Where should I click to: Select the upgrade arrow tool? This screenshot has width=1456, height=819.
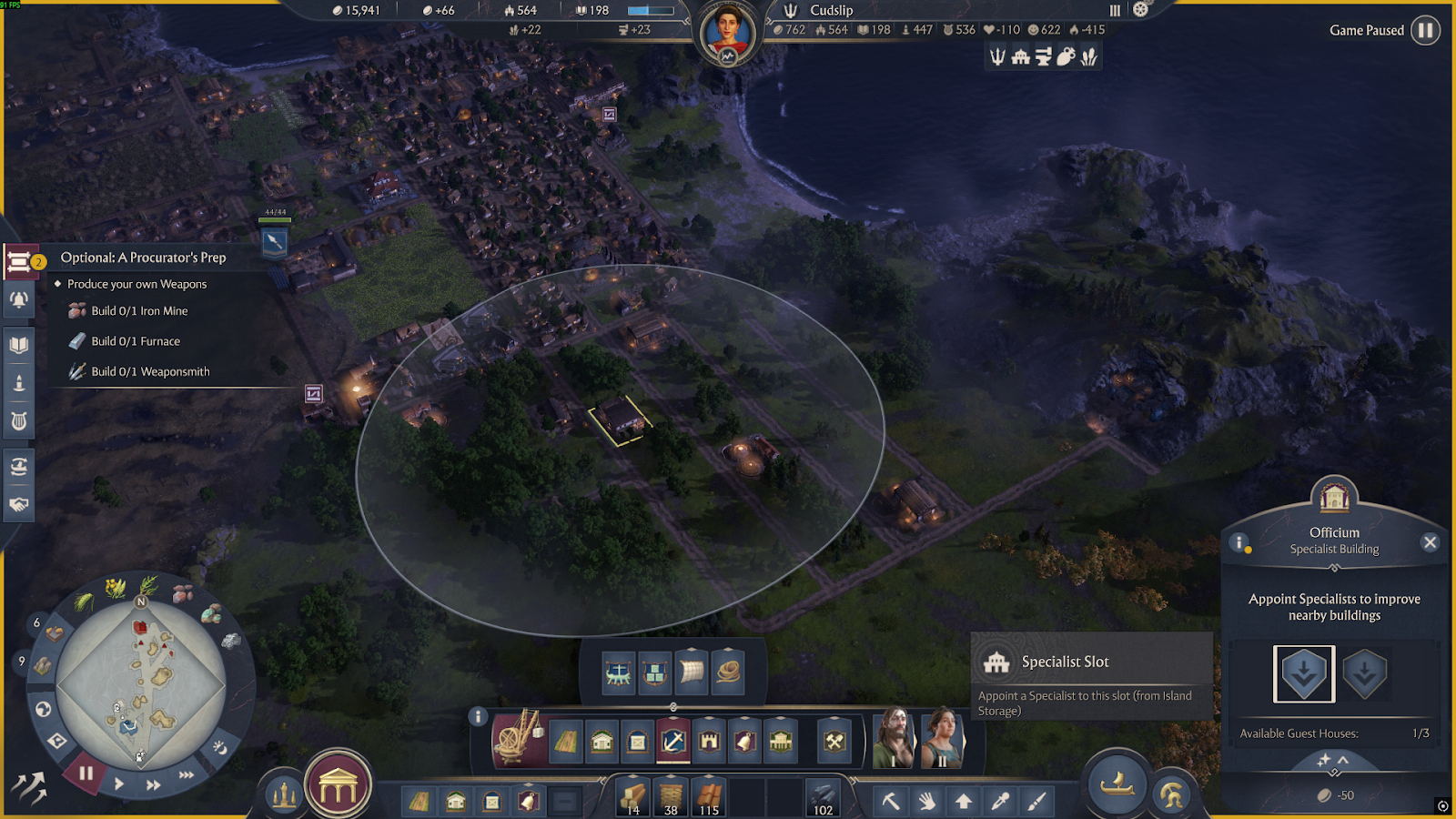pos(963,801)
